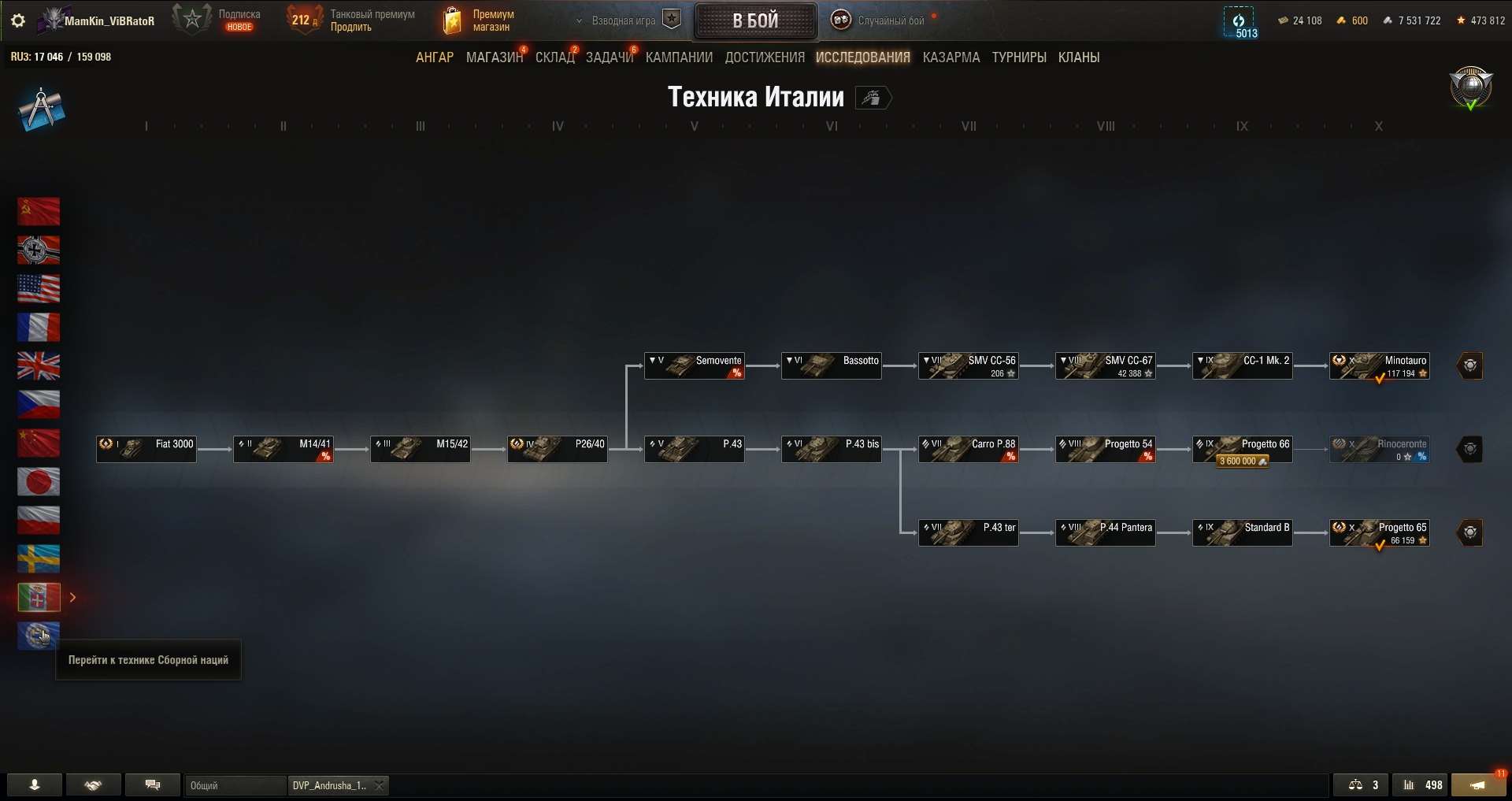Open the settings gear in top left corner
1512x801 pixels.
pos(17,20)
